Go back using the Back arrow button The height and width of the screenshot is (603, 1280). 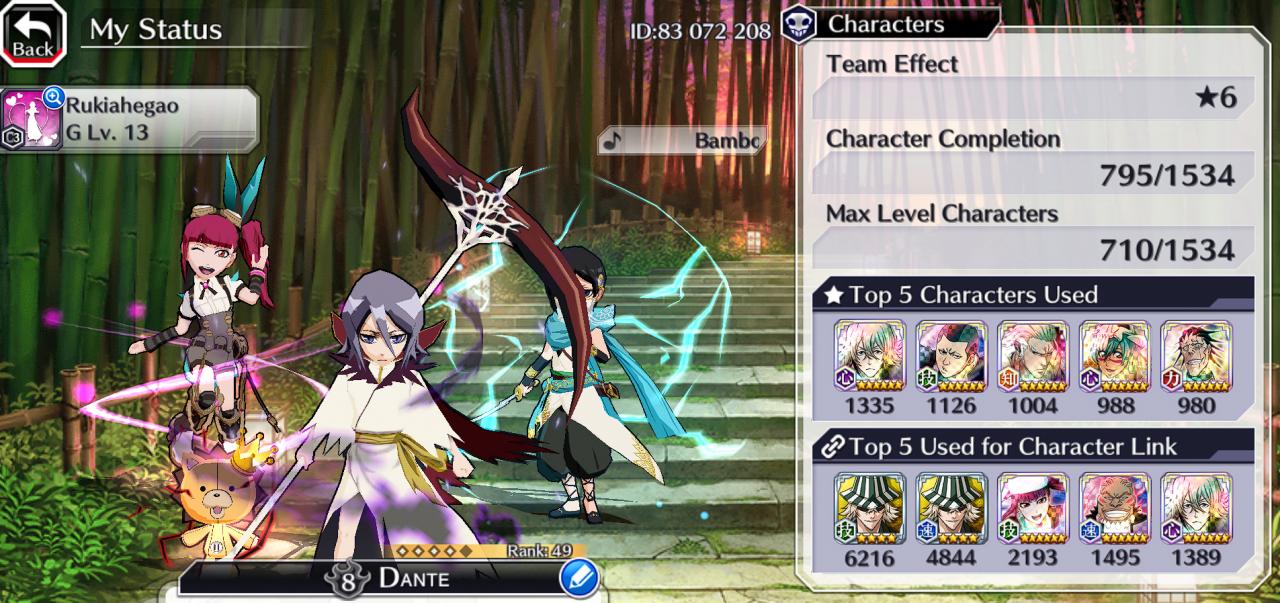click(x=33, y=33)
